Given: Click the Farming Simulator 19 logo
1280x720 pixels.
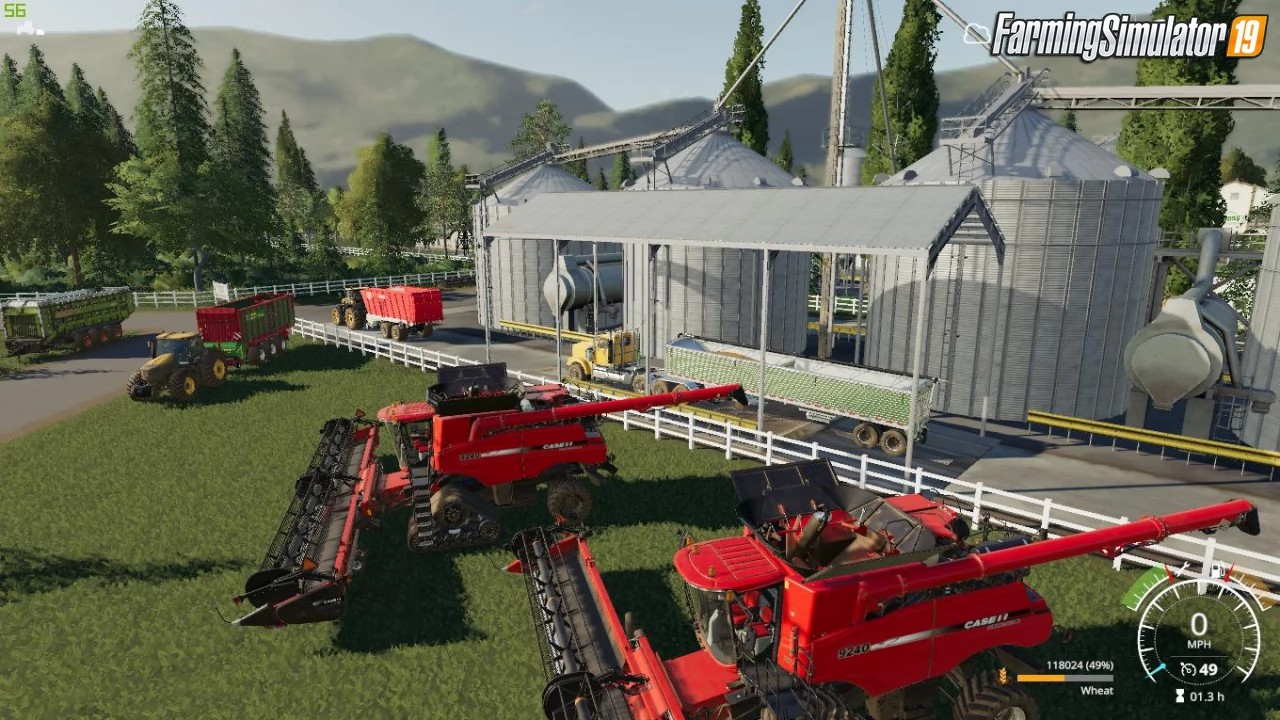Looking at the screenshot, I should [x=1129, y=37].
